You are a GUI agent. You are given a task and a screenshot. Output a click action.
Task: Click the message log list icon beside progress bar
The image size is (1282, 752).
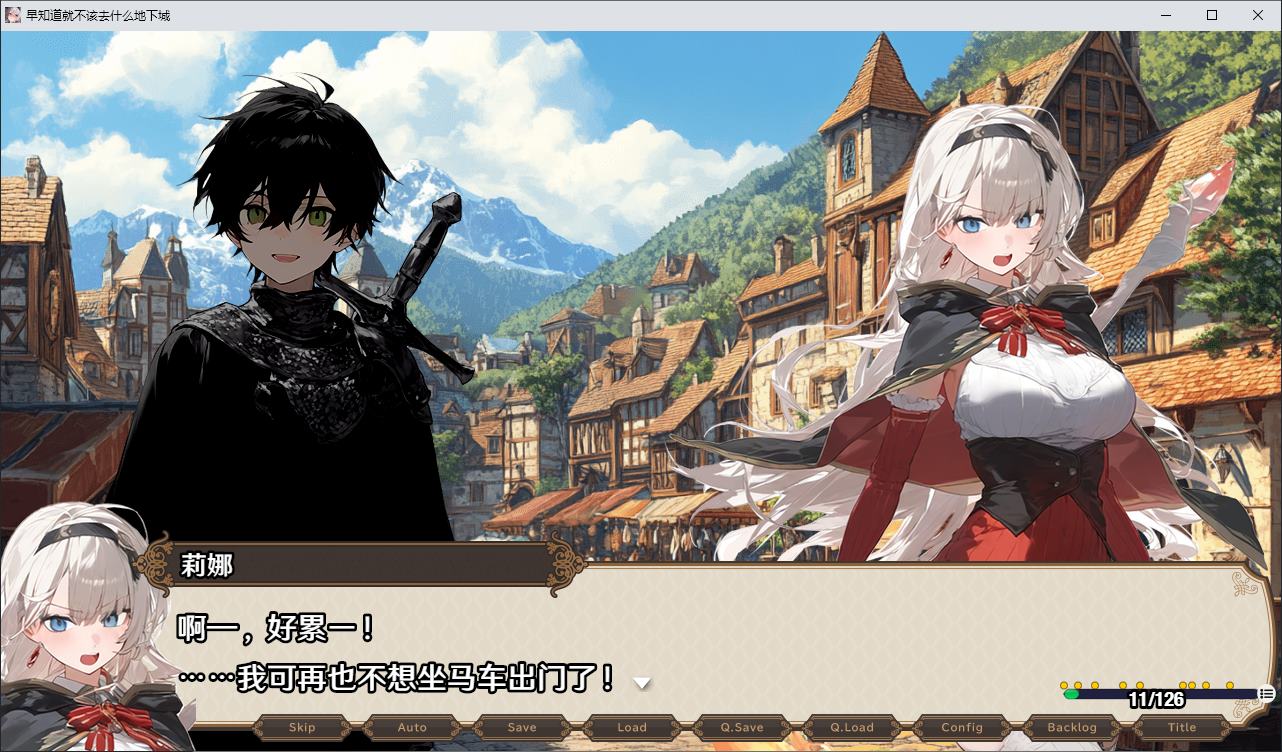point(1266,693)
